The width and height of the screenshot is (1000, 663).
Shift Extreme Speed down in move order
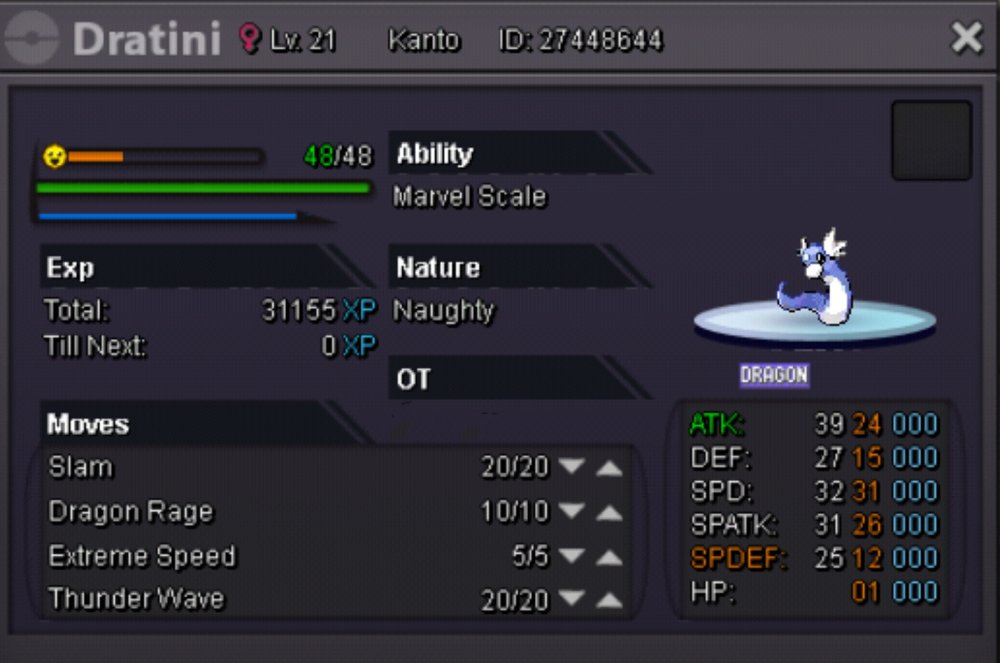click(572, 557)
